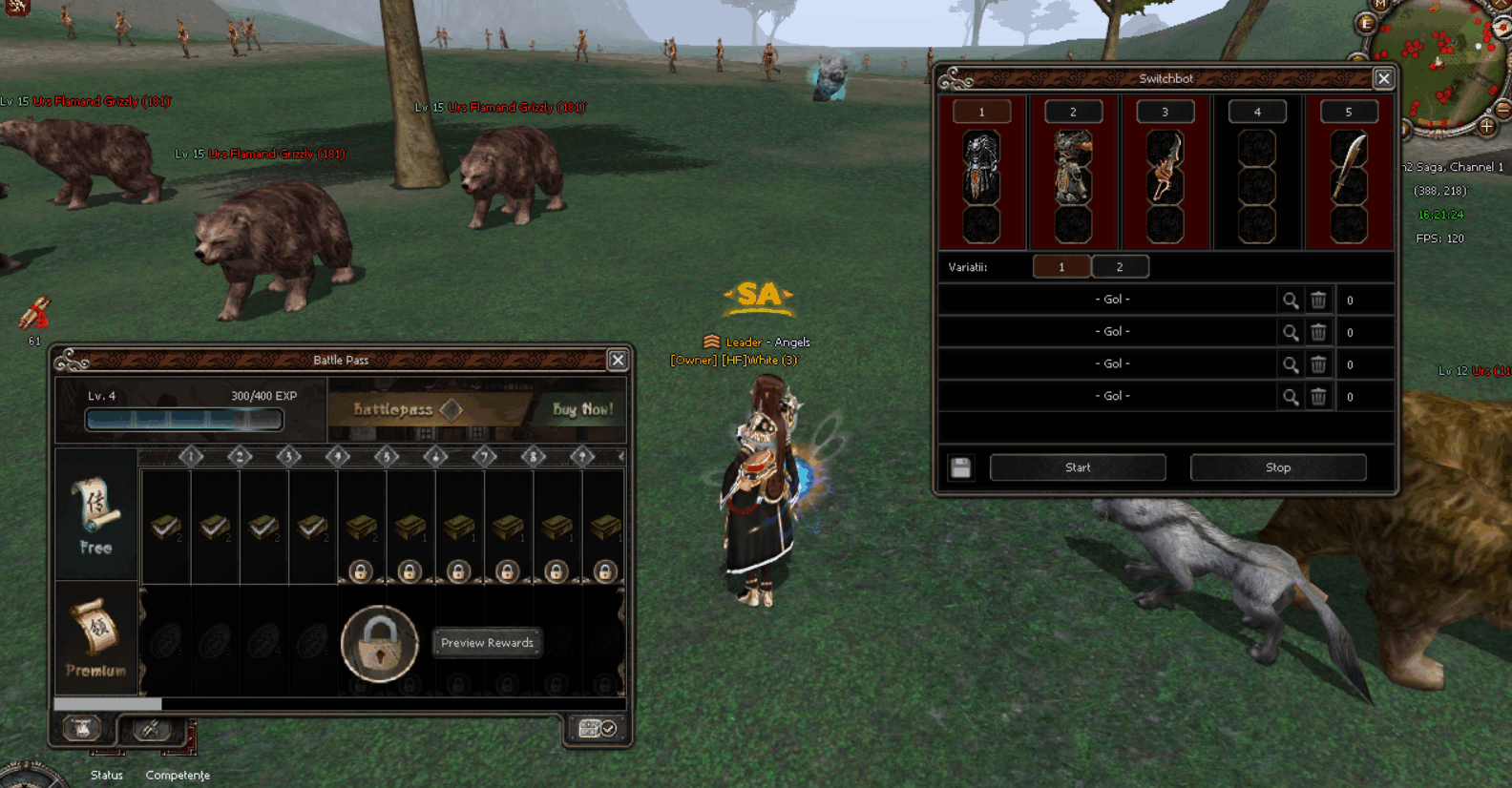Open Preview Rewards for premium pass
This screenshot has width=1512, height=788.
point(487,643)
